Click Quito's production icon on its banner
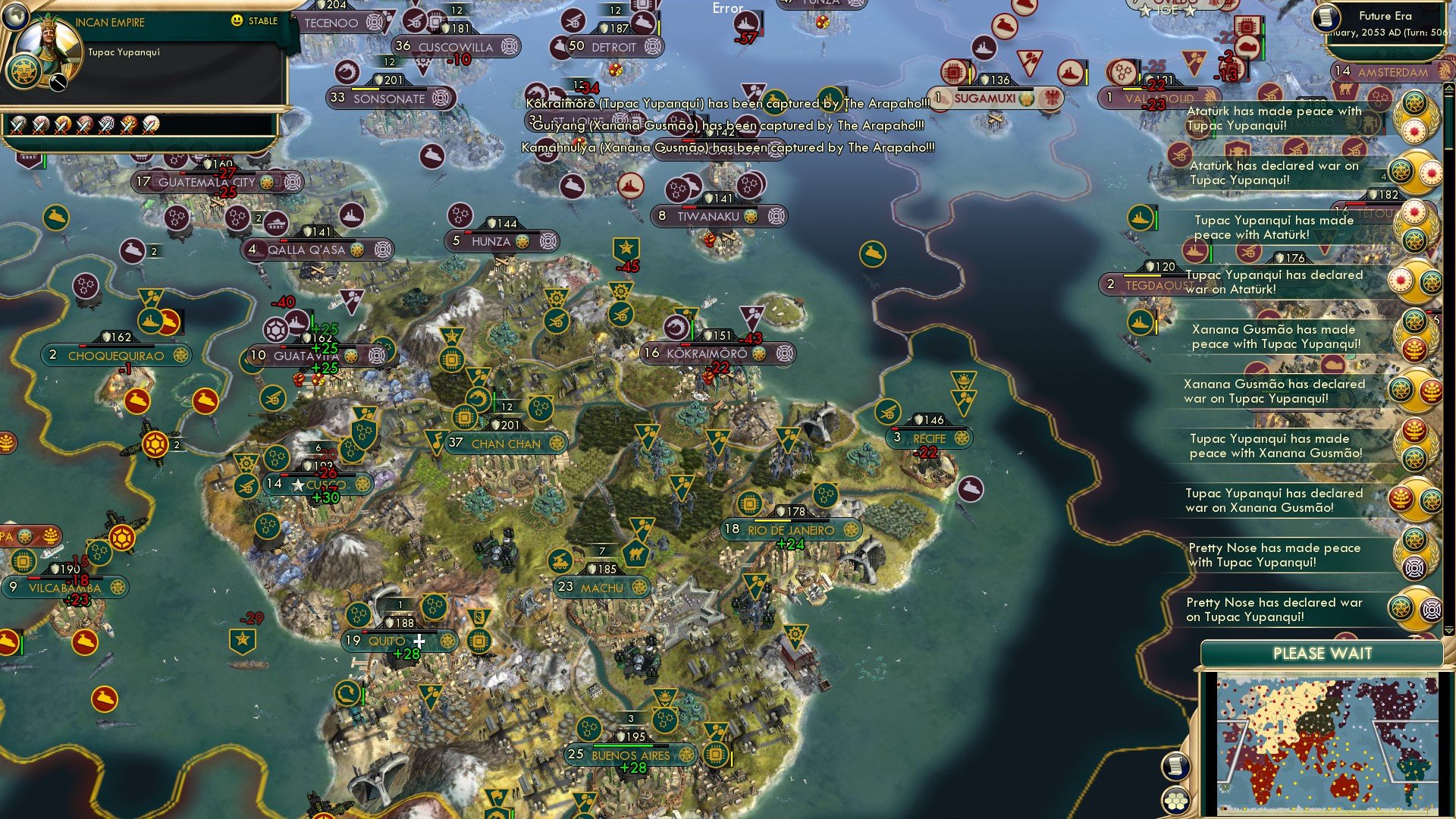Viewport: 1456px width, 819px height. pos(447,641)
